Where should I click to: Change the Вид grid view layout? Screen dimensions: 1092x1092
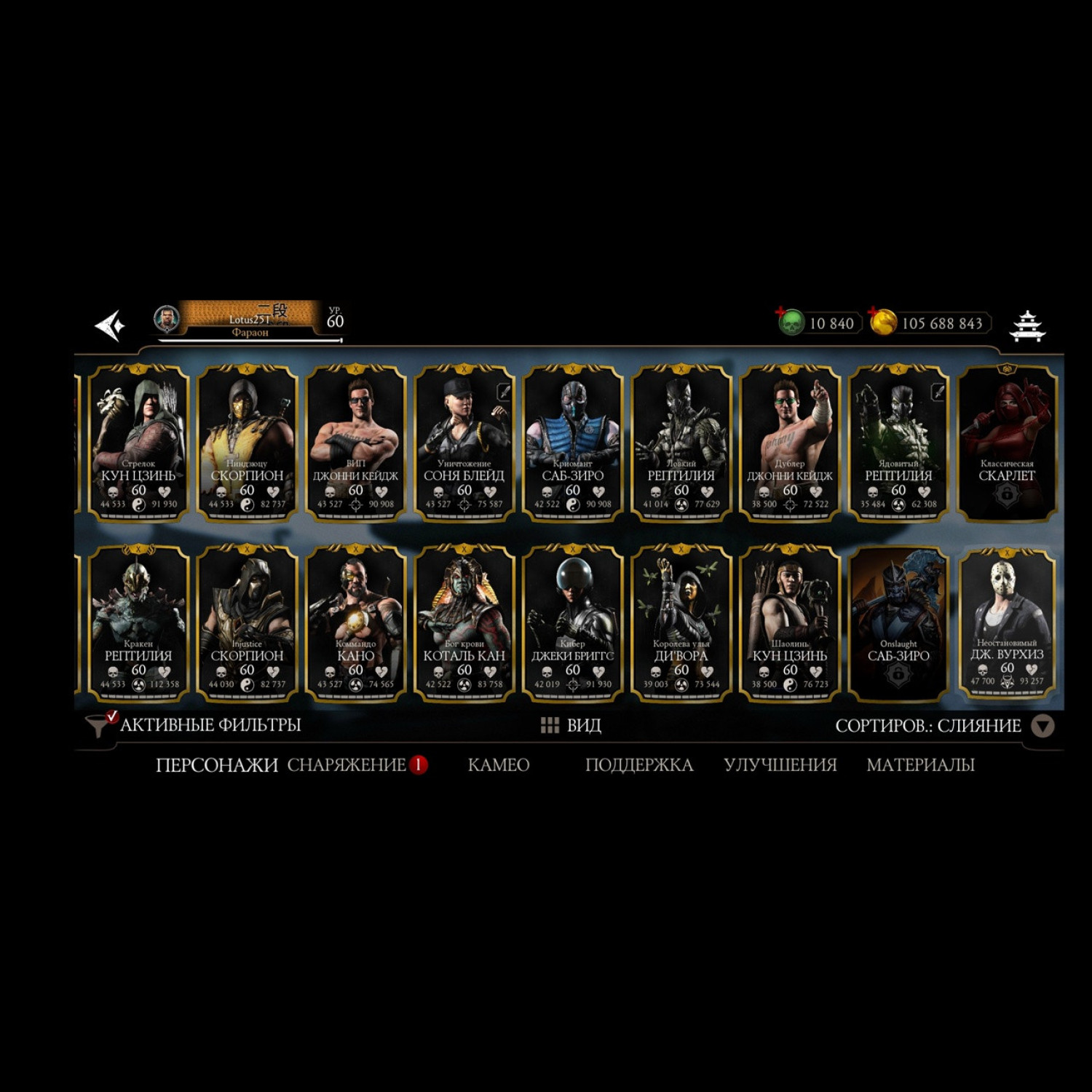[x=571, y=725]
